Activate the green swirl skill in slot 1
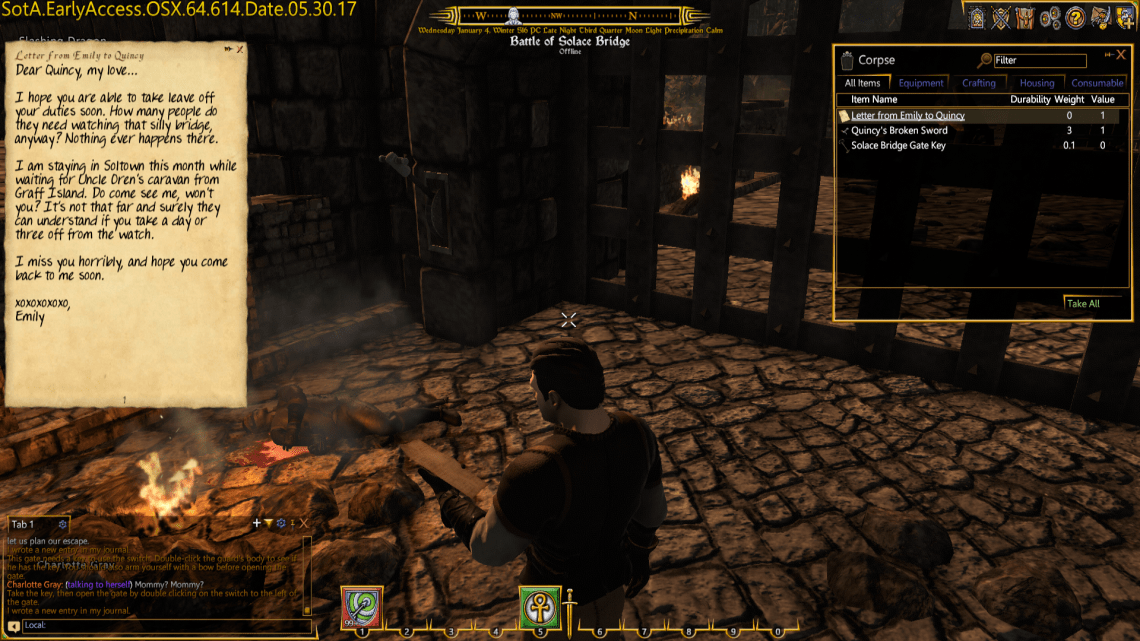 pyautogui.click(x=361, y=607)
